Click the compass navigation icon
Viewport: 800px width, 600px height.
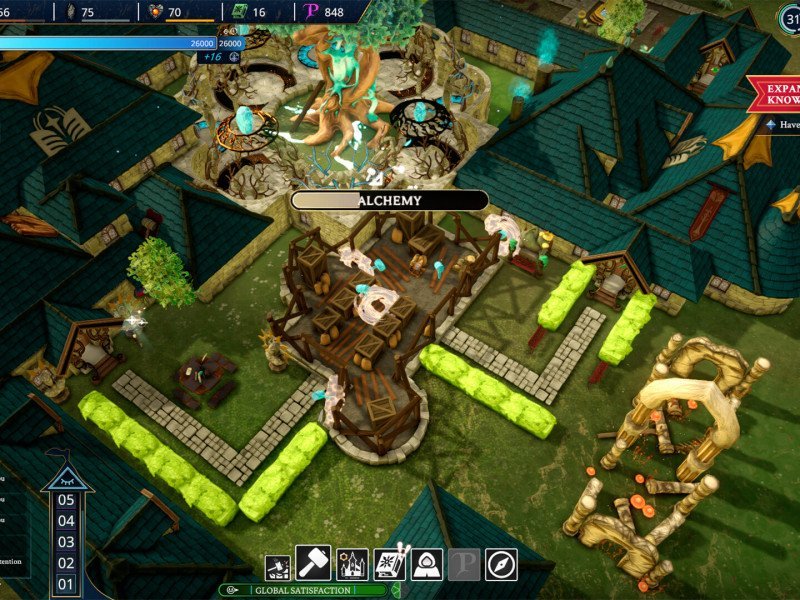[x=501, y=564]
